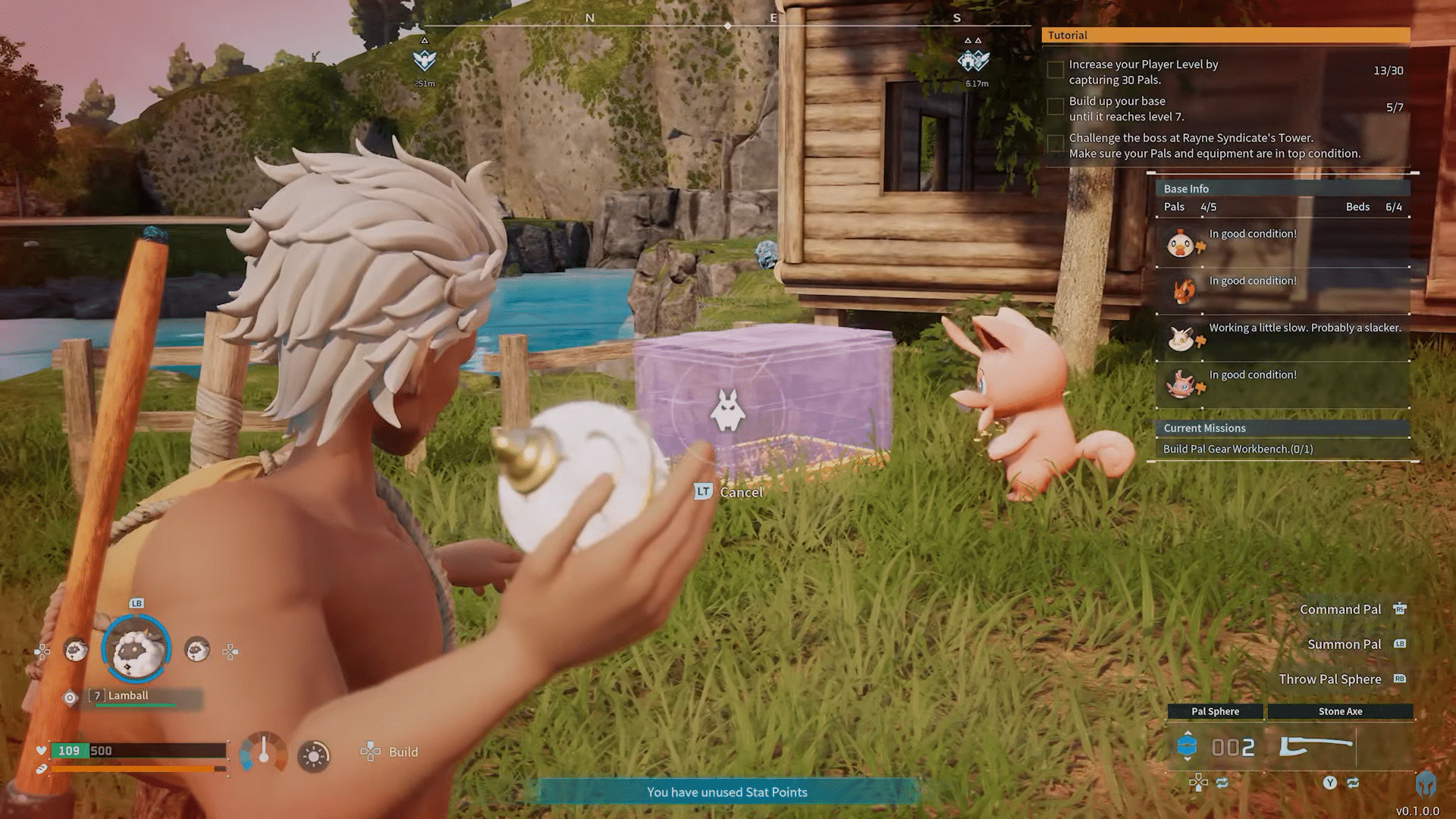Select the previous pal portrait

click(75, 650)
